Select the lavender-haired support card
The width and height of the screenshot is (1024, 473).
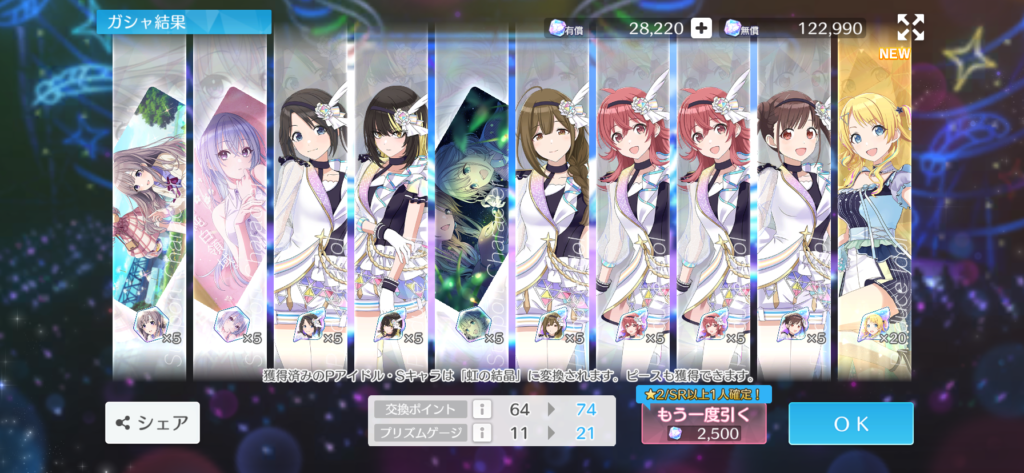(229, 200)
